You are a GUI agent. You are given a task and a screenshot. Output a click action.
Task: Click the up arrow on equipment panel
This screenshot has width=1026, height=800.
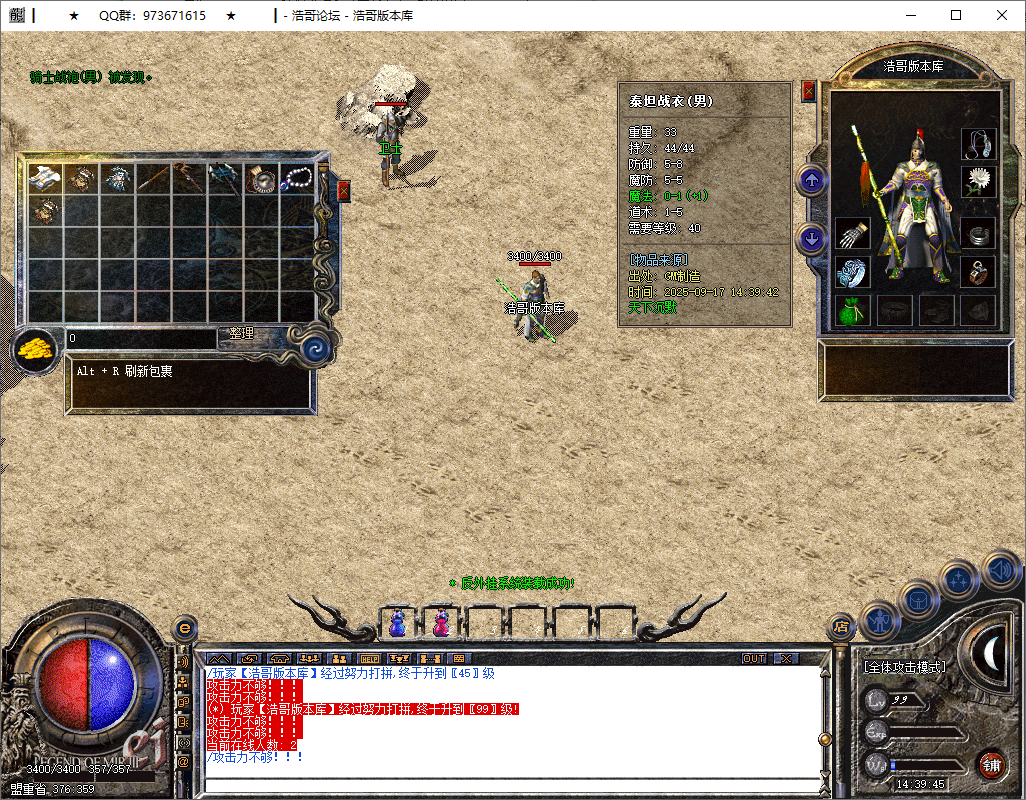811,181
